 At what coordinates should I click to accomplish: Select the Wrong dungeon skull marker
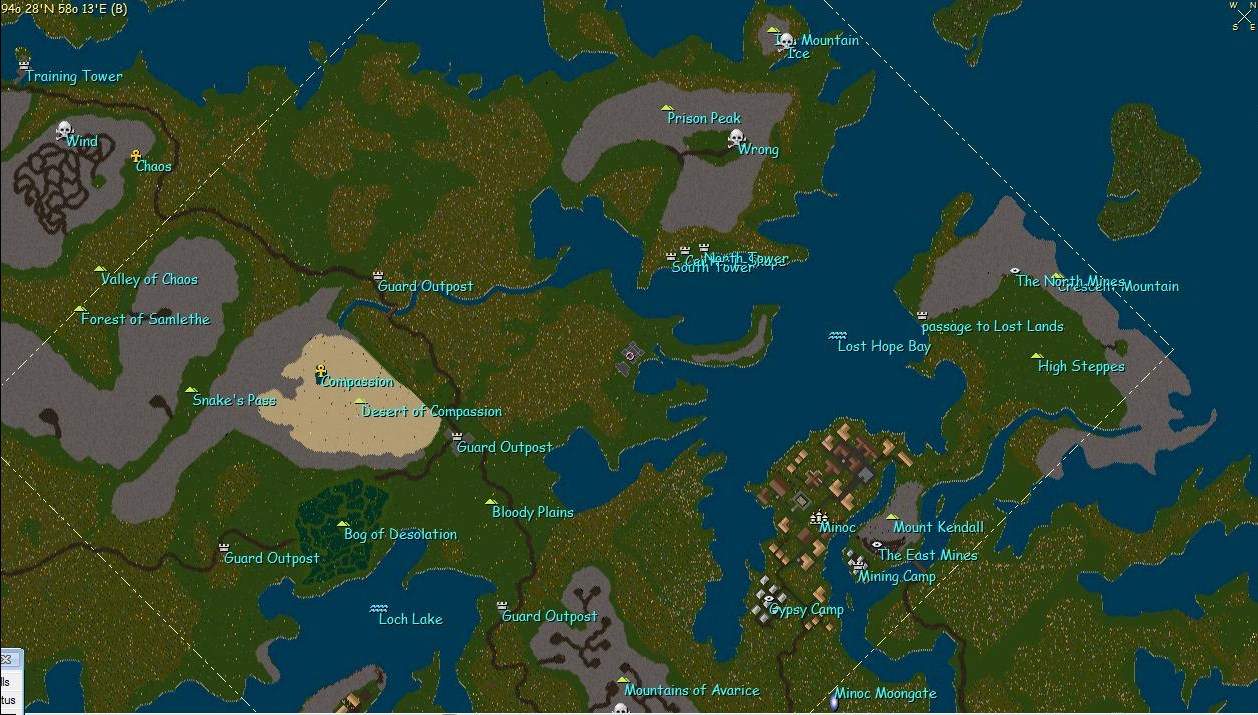tap(736, 138)
